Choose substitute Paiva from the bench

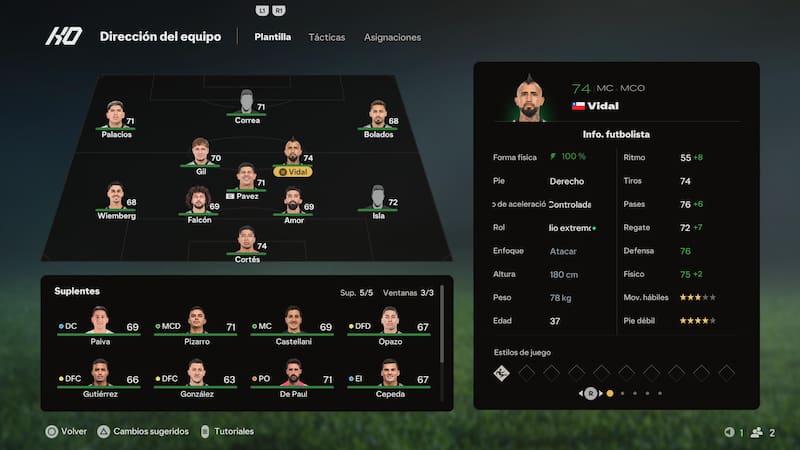click(99, 326)
